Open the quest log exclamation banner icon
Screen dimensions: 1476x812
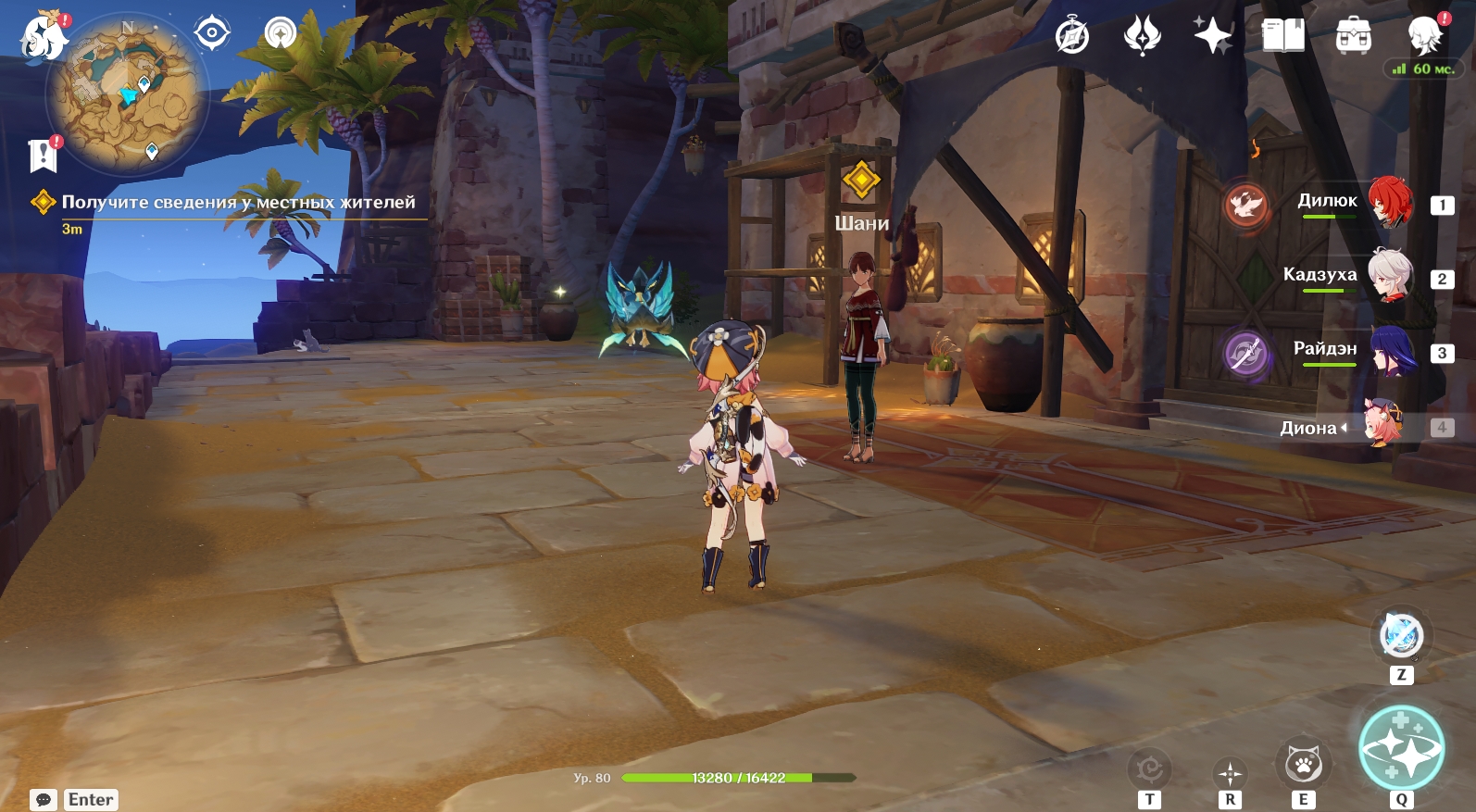click(43, 155)
